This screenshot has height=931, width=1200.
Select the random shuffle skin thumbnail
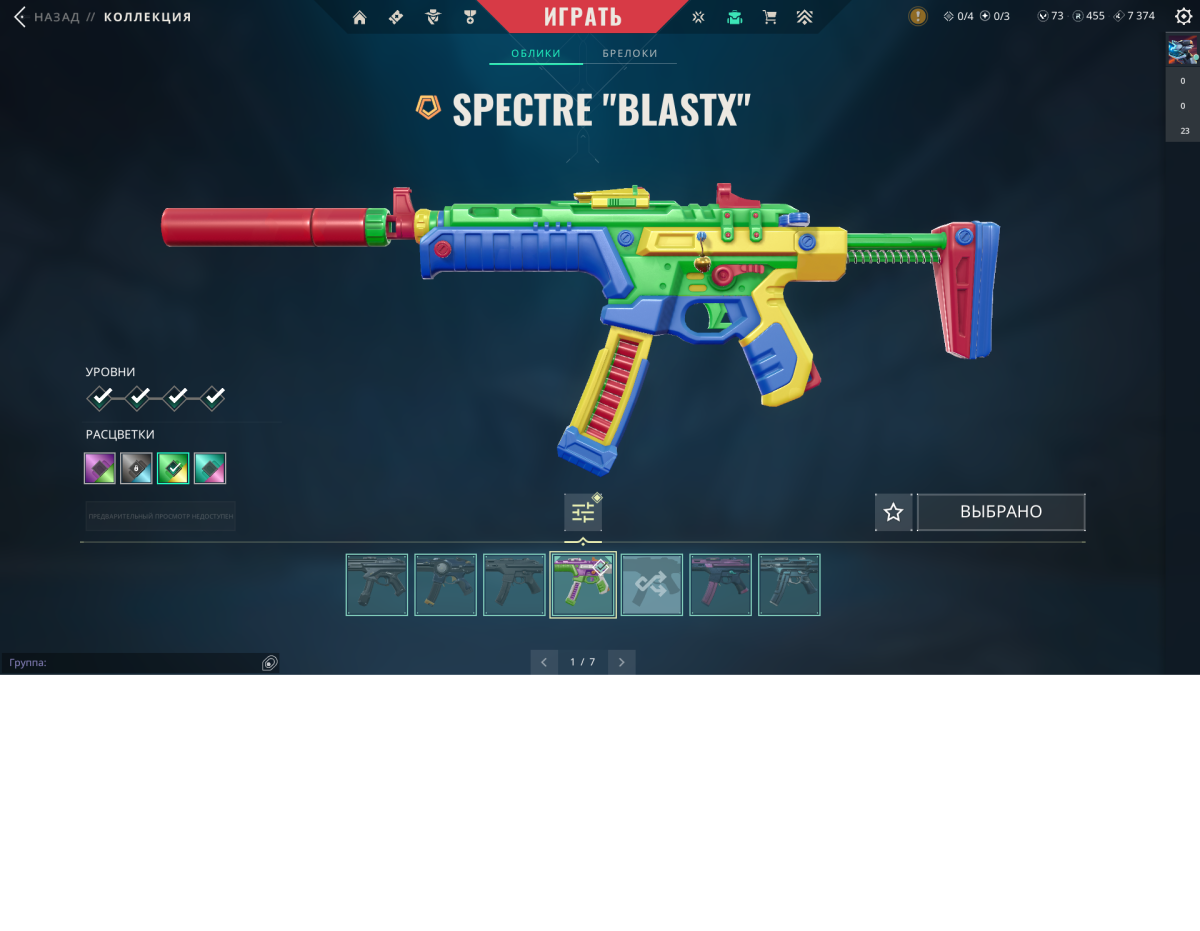tap(652, 585)
